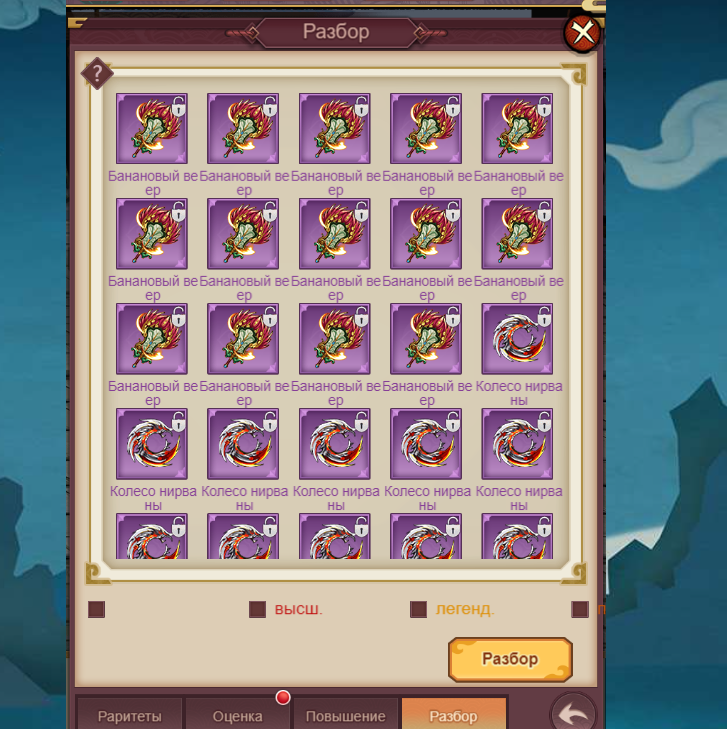Image resolution: width=727 pixels, height=729 pixels.
Task: Tick the высш. quality checkbox
Action: (x=257, y=609)
